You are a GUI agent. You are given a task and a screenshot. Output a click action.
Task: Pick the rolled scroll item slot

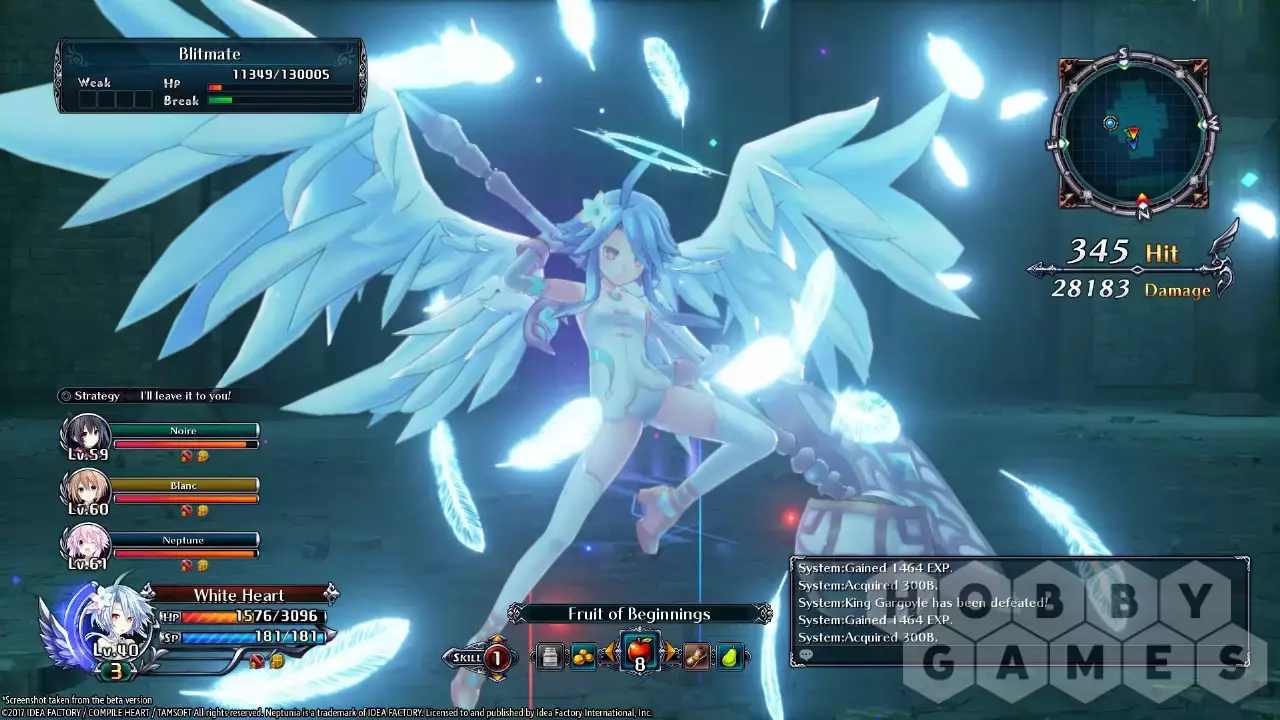tap(696, 657)
